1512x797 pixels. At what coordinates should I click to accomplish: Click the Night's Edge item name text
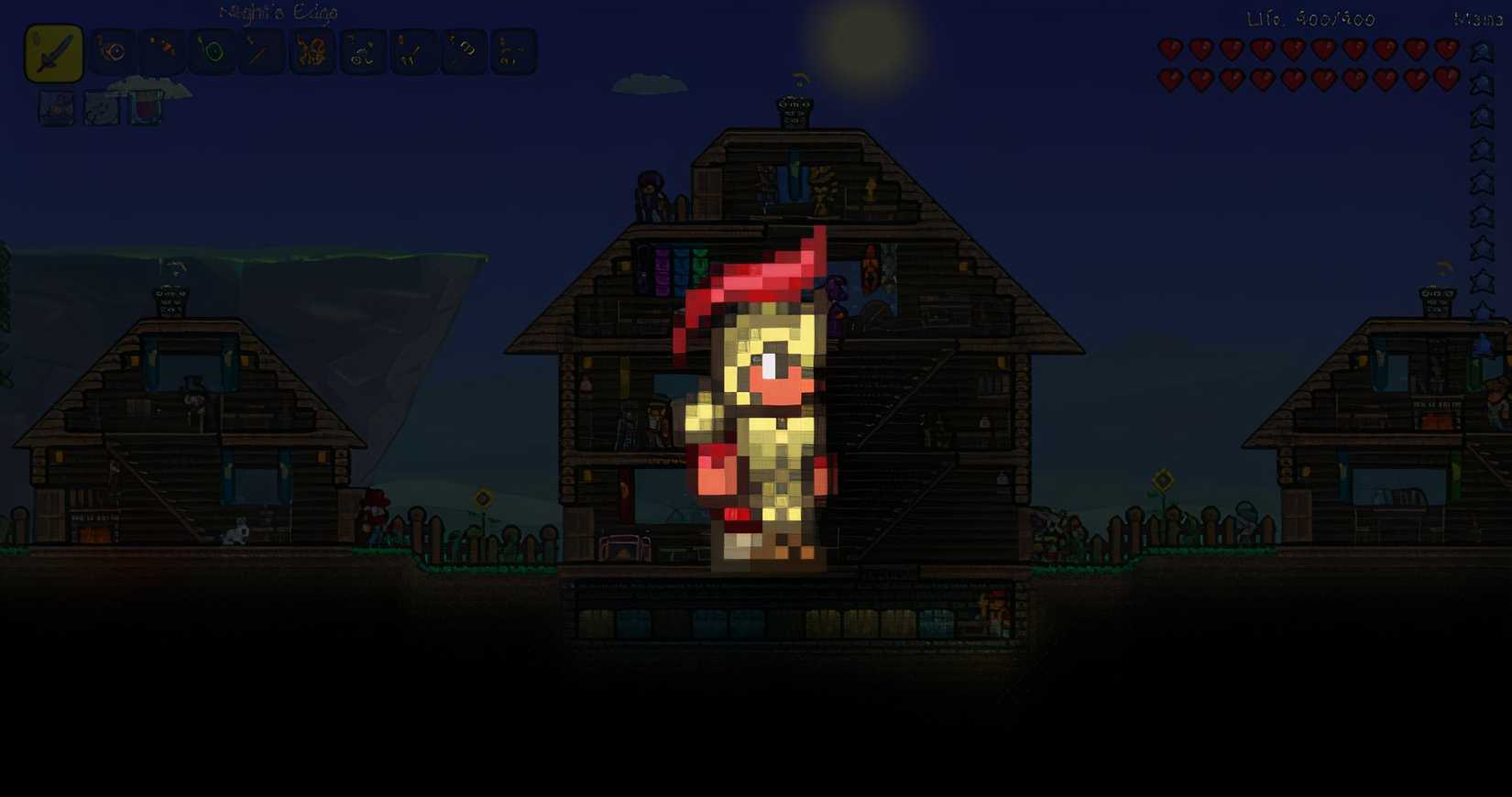tap(277, 14)
